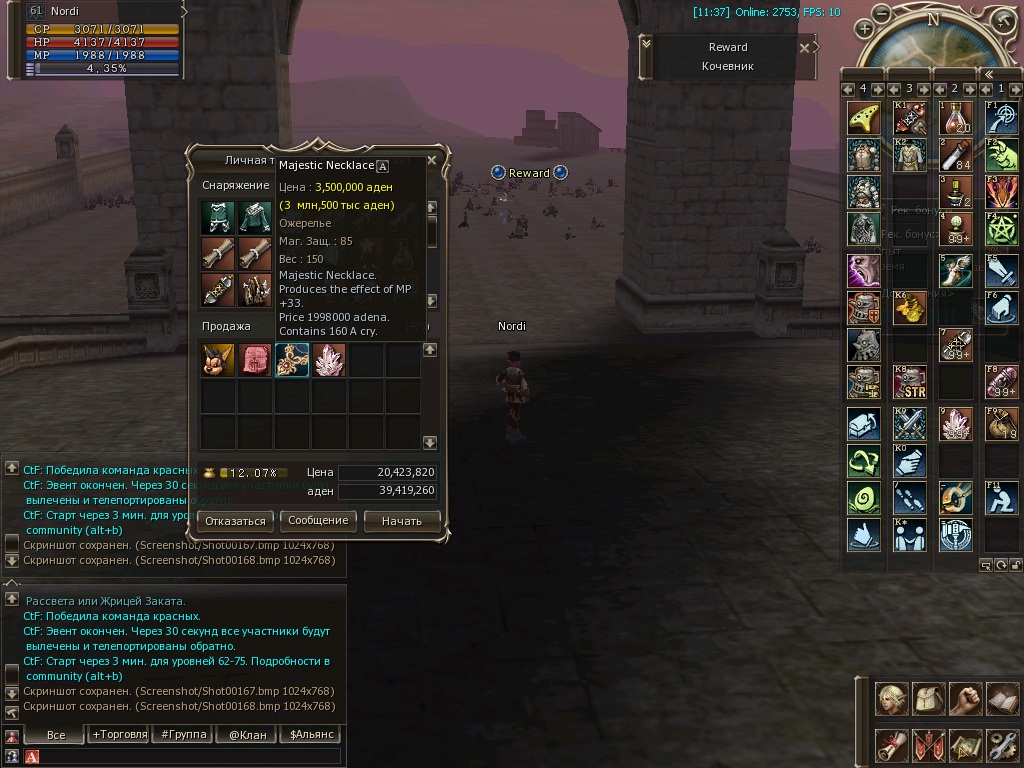Activate the STR buff hotbar icon
The image size is (1024, 768).
pos(910,381)
